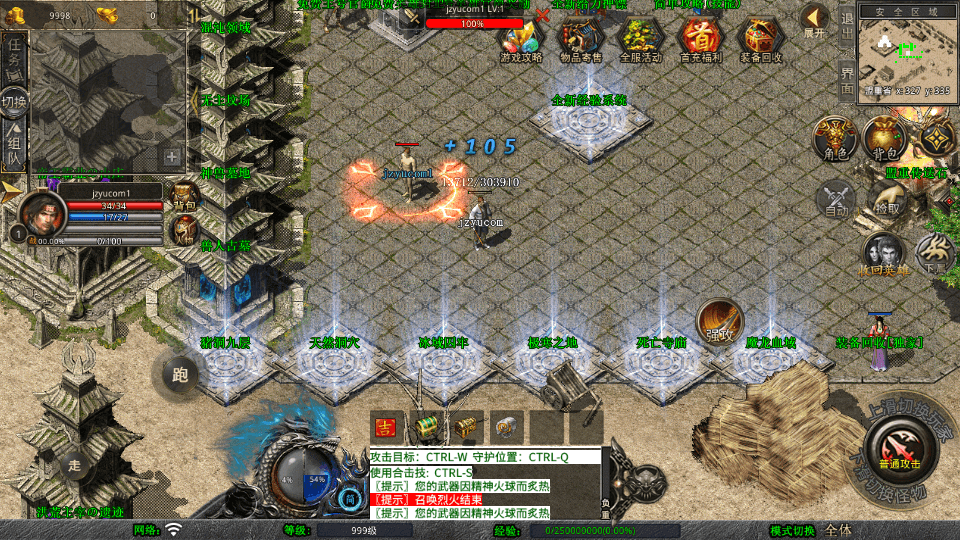Image resolution: width=960 pixels, height=540 pixels.
Task: Click the 切换 switch button
Action: [15, 101]
